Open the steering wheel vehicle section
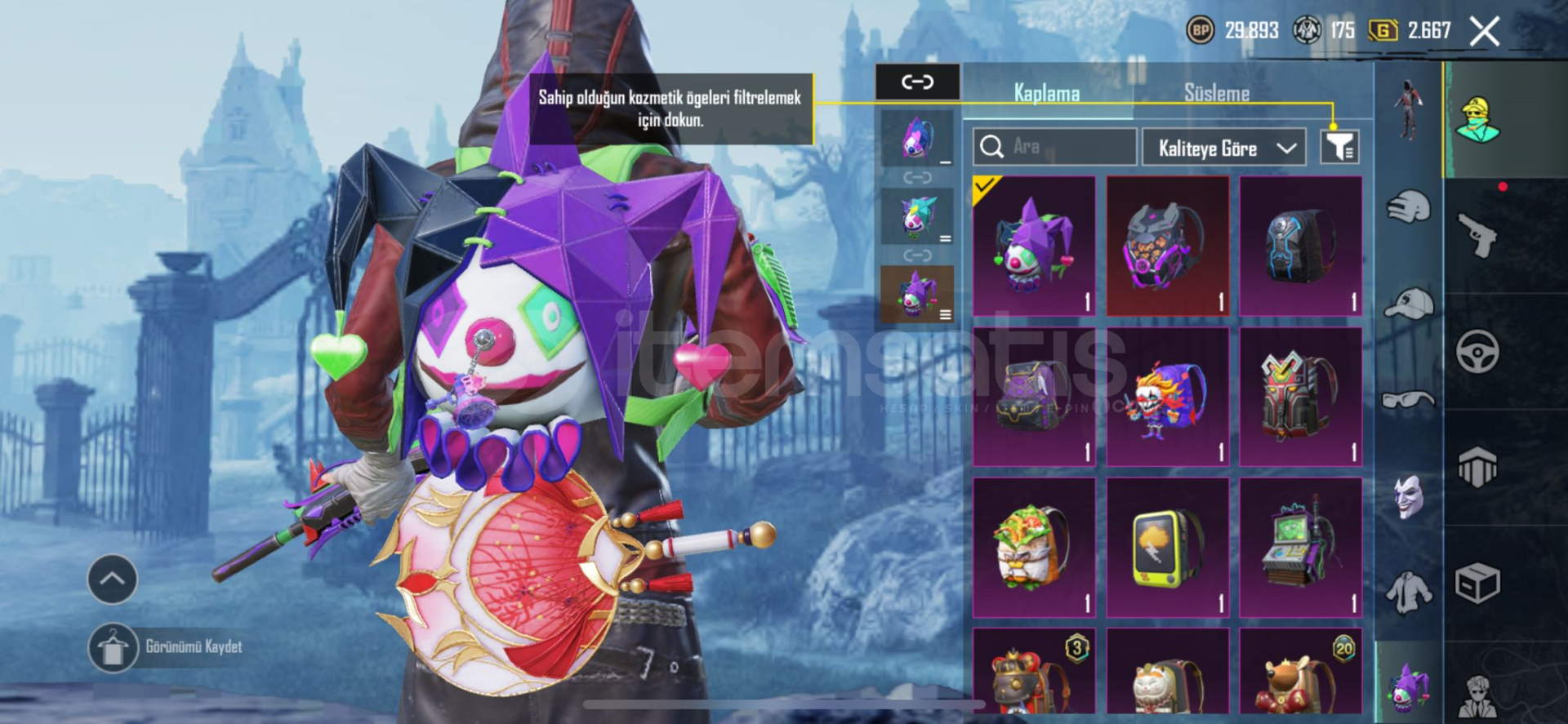The width and height of the screenshot is (1568, 724). 1477,352
